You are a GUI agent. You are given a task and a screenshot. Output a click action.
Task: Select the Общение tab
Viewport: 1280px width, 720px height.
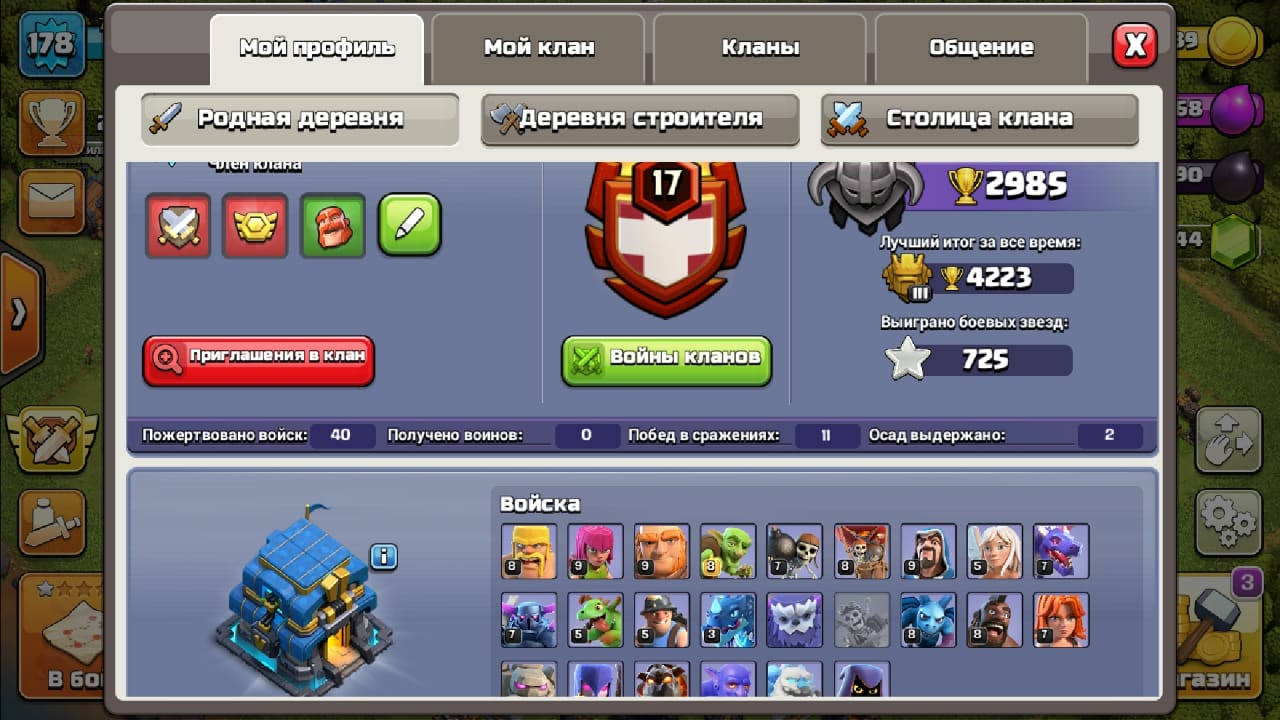pos(981,47)
